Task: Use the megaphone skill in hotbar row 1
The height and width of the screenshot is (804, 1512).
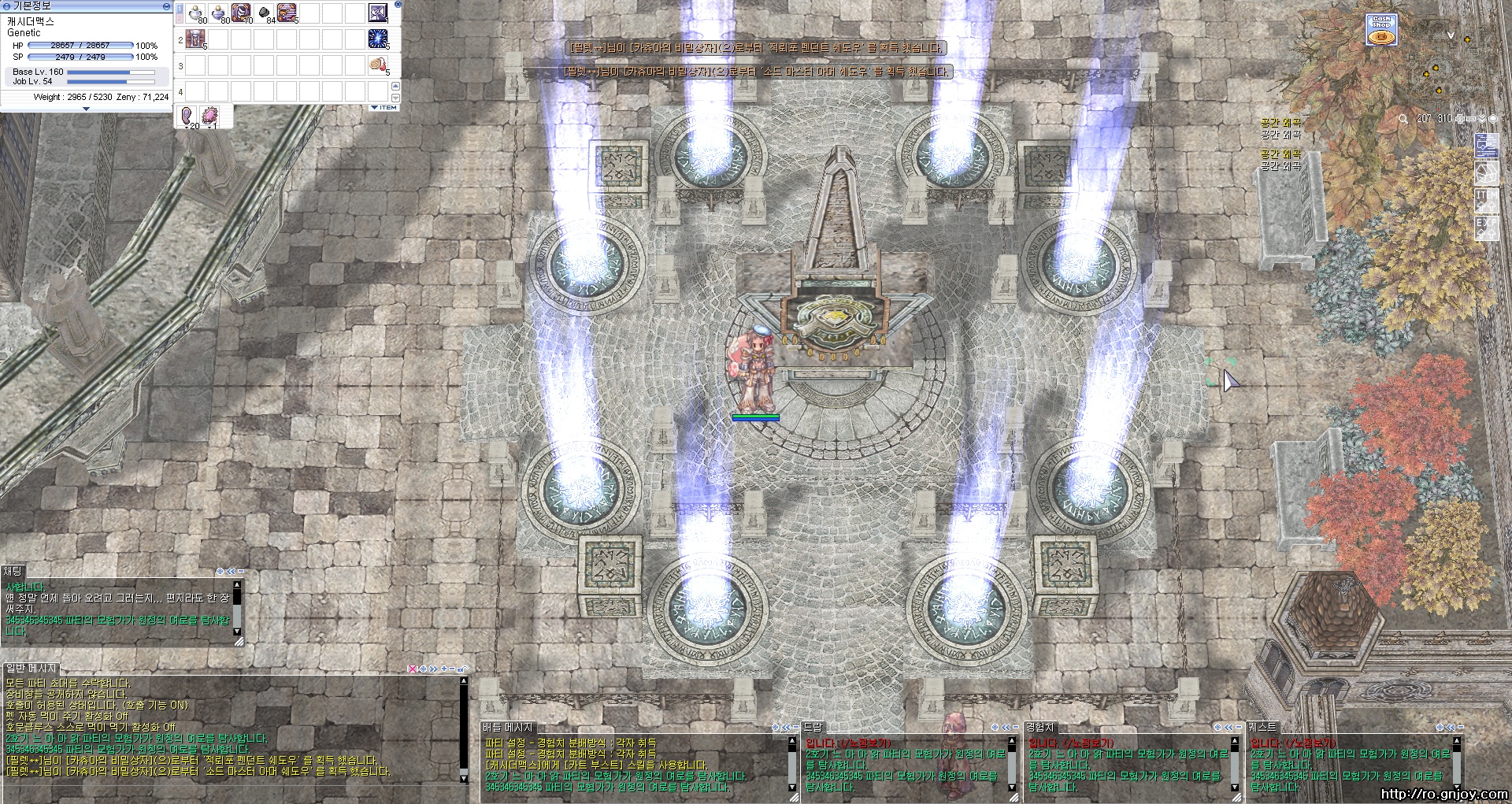Action: pos(378,13)
